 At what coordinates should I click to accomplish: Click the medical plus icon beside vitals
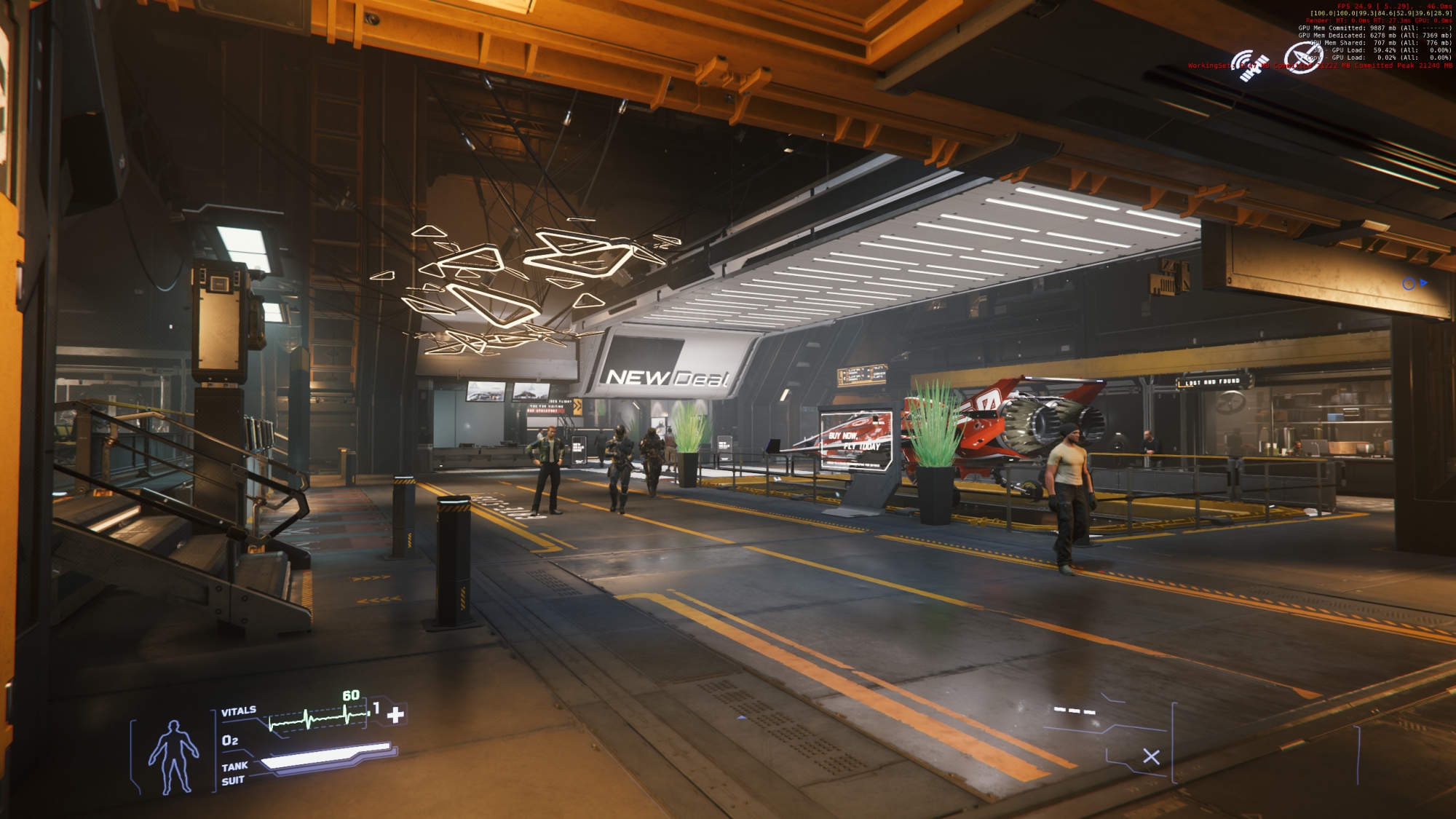(395, 715)
